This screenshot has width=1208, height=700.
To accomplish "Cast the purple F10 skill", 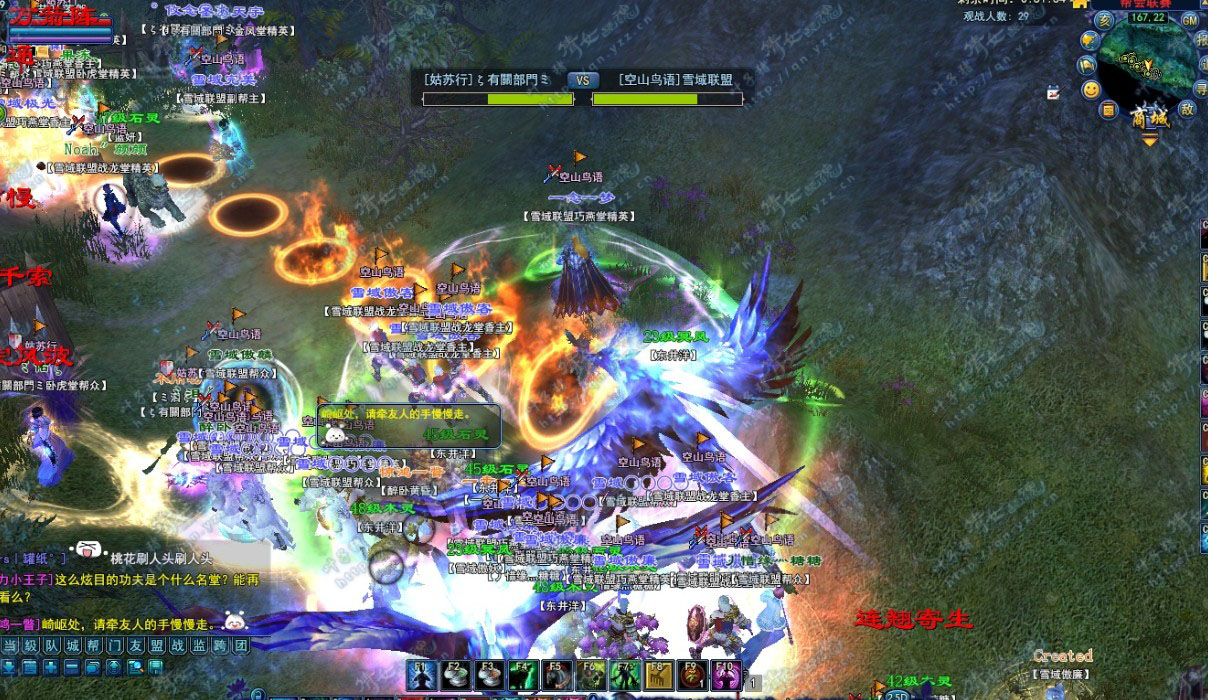I will [x=725, y=675].
